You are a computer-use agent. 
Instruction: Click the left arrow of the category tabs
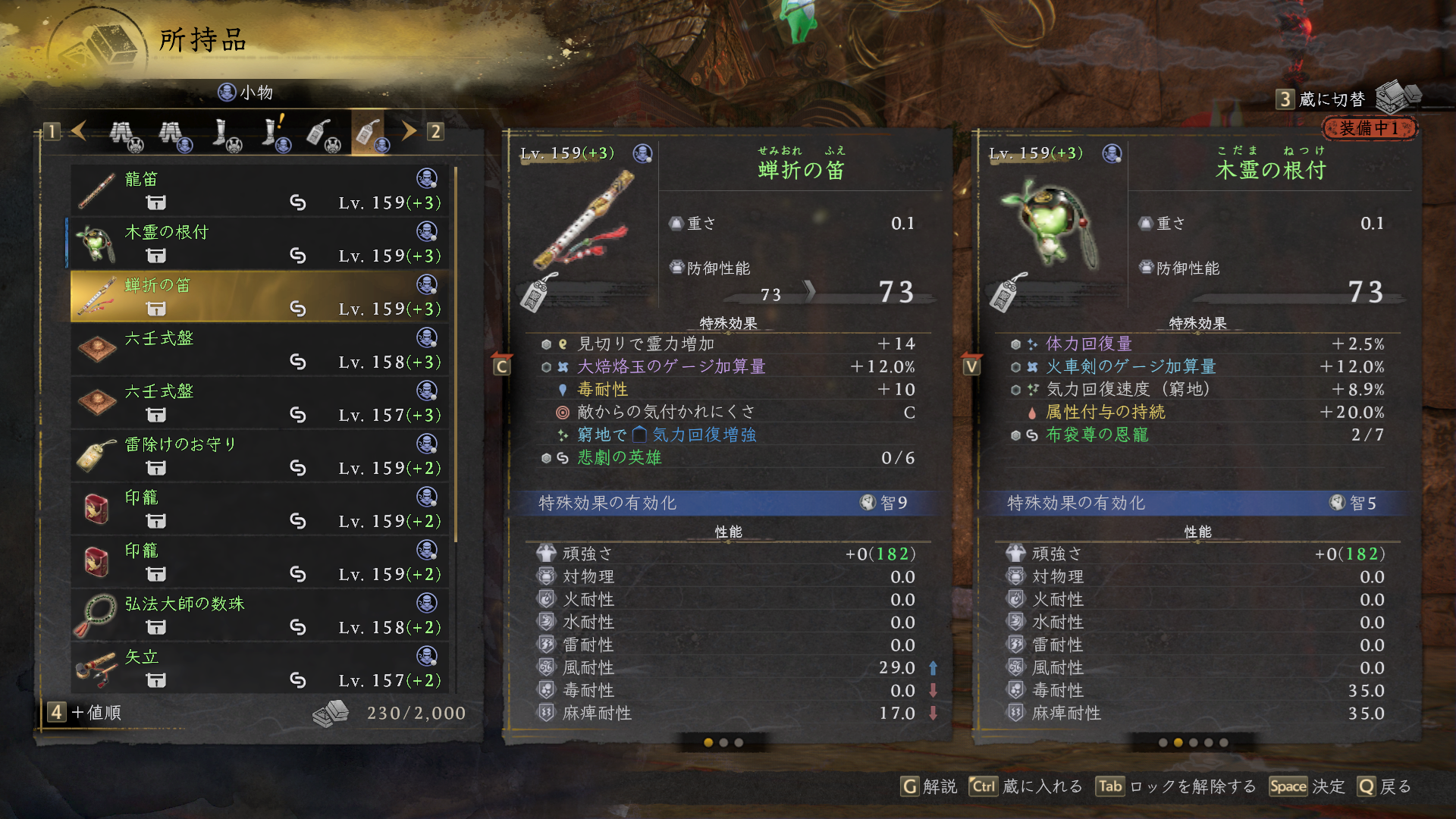pyautogui.click(x=79, y=131)
